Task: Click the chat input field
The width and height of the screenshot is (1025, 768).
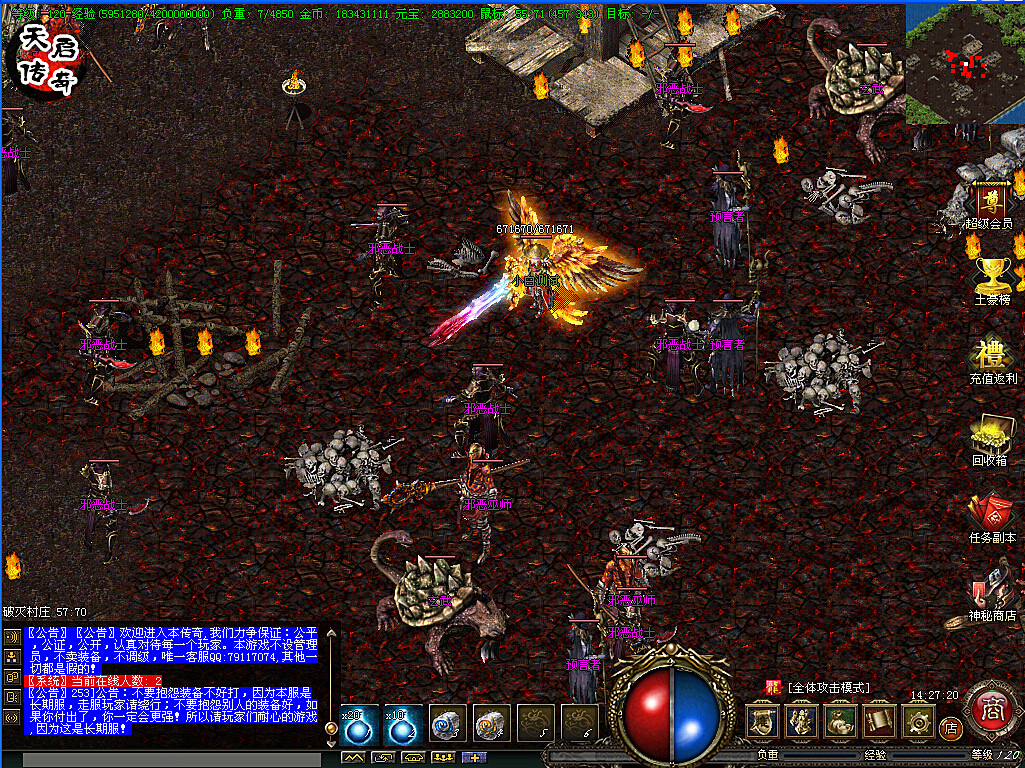Action: [170, 760]
